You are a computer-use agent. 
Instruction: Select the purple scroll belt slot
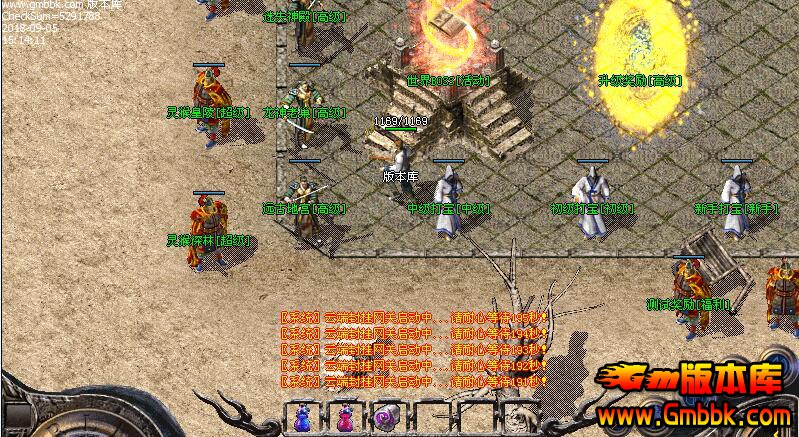387,418
